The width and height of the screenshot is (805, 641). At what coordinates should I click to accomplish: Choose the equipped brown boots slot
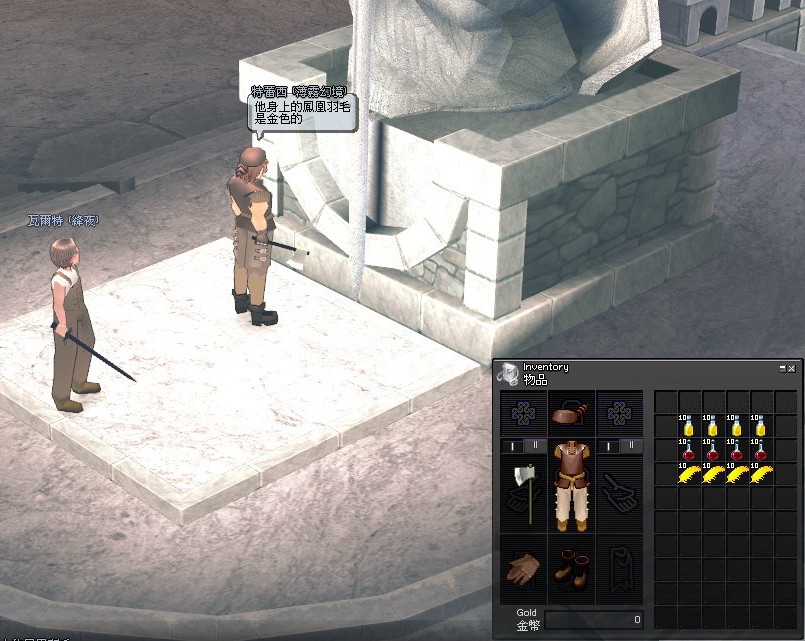[571, 568]
